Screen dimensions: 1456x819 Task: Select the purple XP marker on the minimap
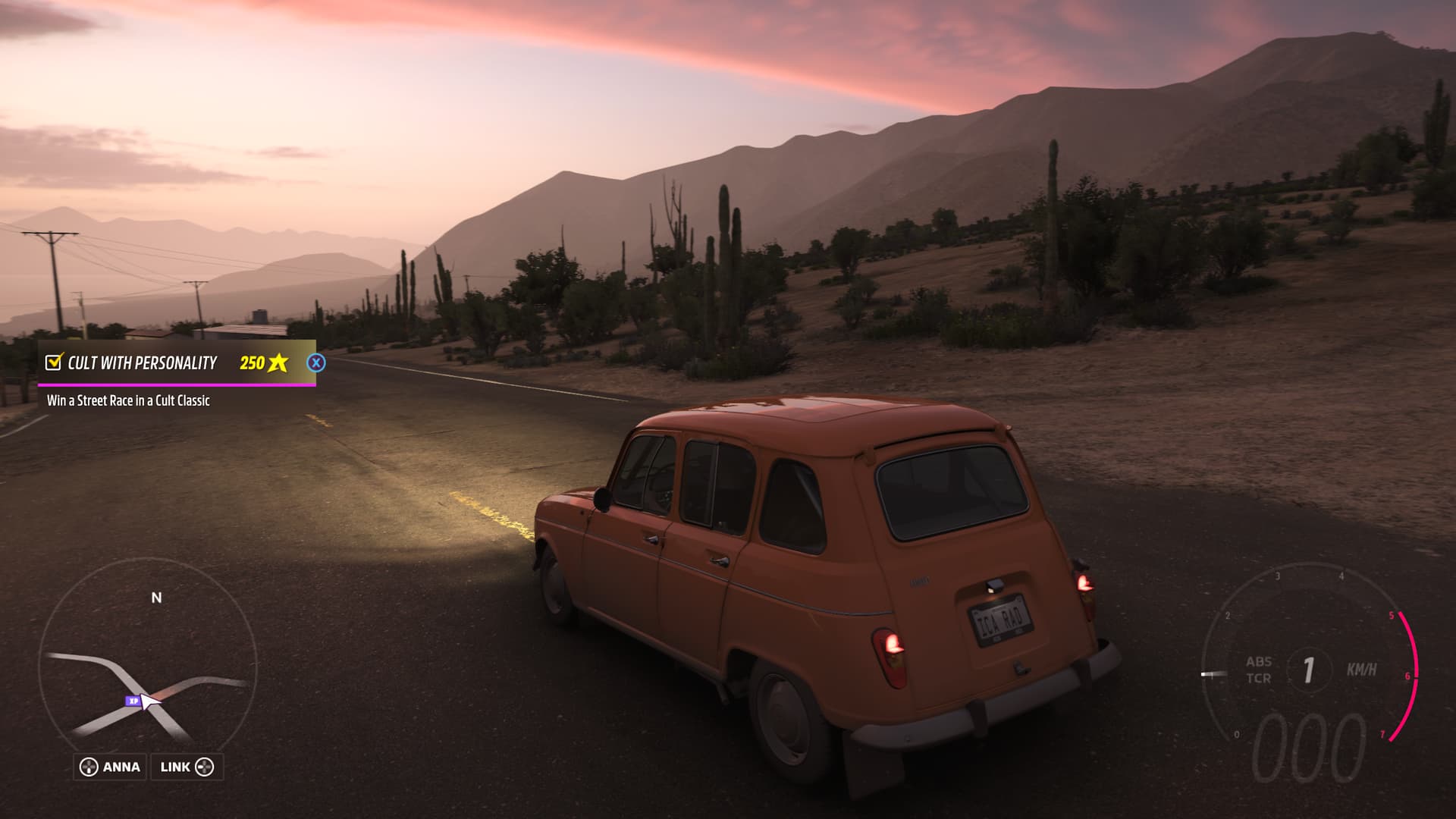click(x=133, y=701)
